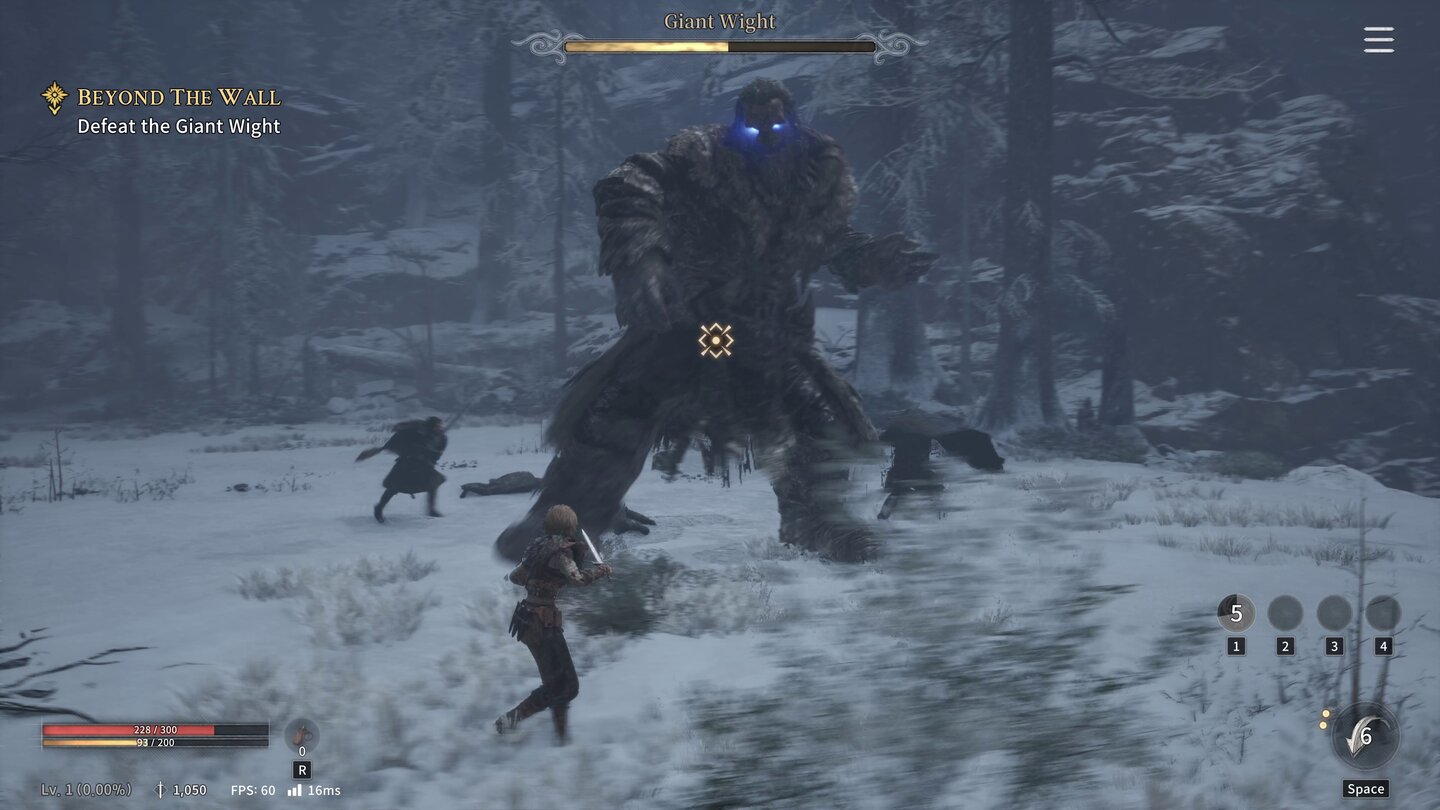Click the FPS: 60 counter in the status bar
This screenshot has height=810, width=1440.
tap(252, 789)
